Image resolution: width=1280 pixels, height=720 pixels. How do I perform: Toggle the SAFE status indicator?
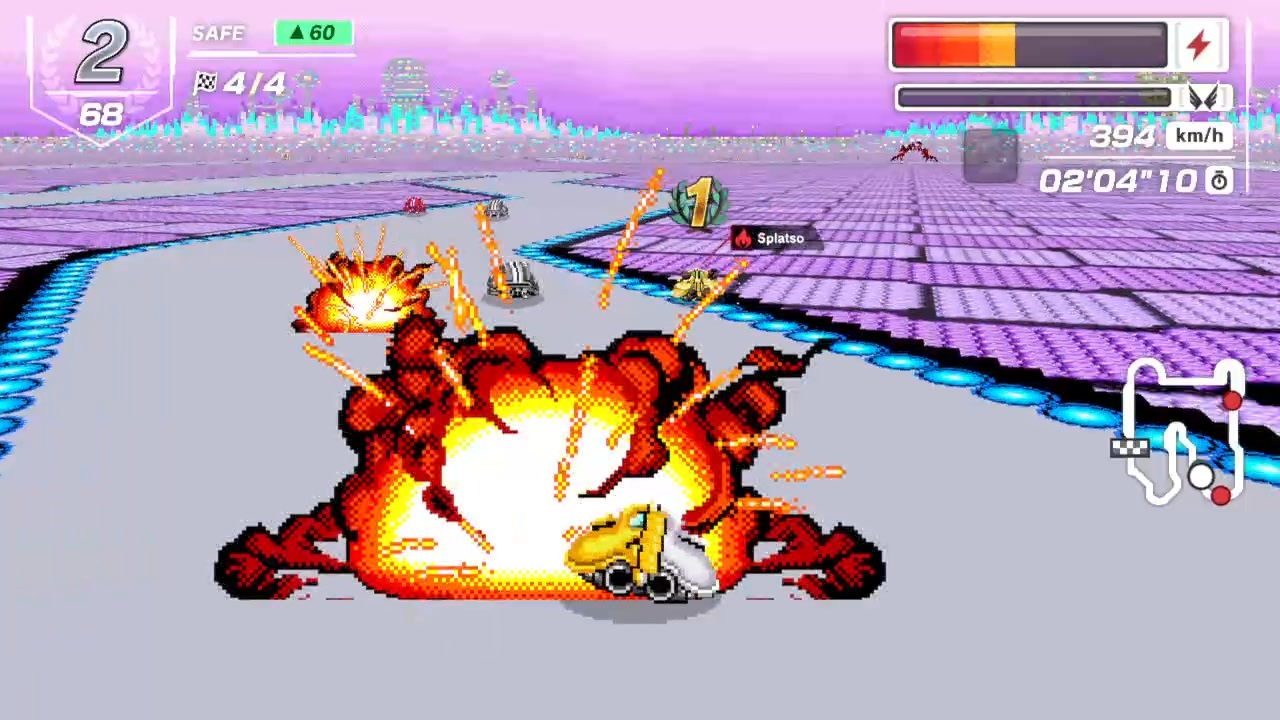(218, 33)
